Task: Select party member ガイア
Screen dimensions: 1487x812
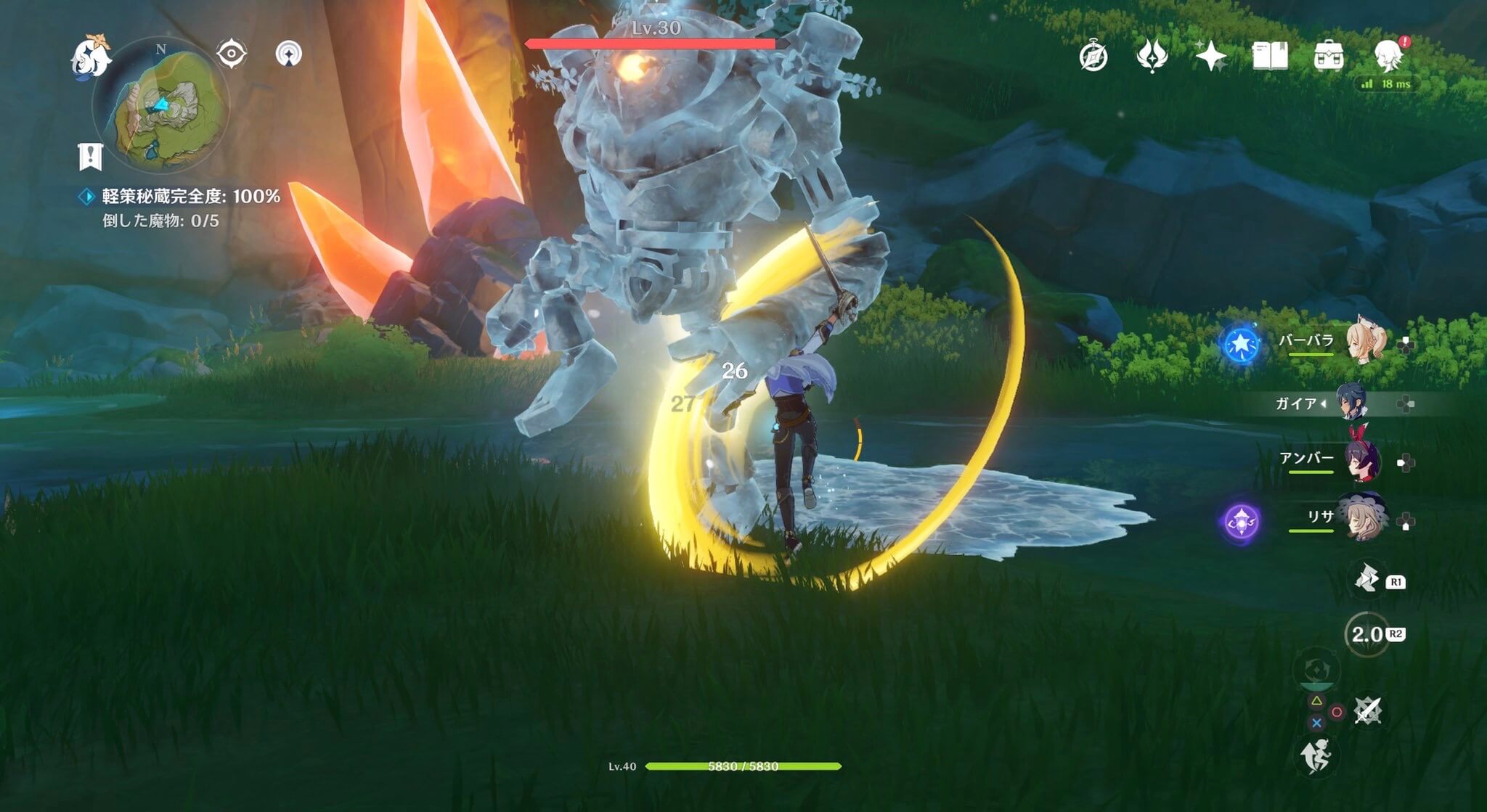Action: [x=1352, y=403]
